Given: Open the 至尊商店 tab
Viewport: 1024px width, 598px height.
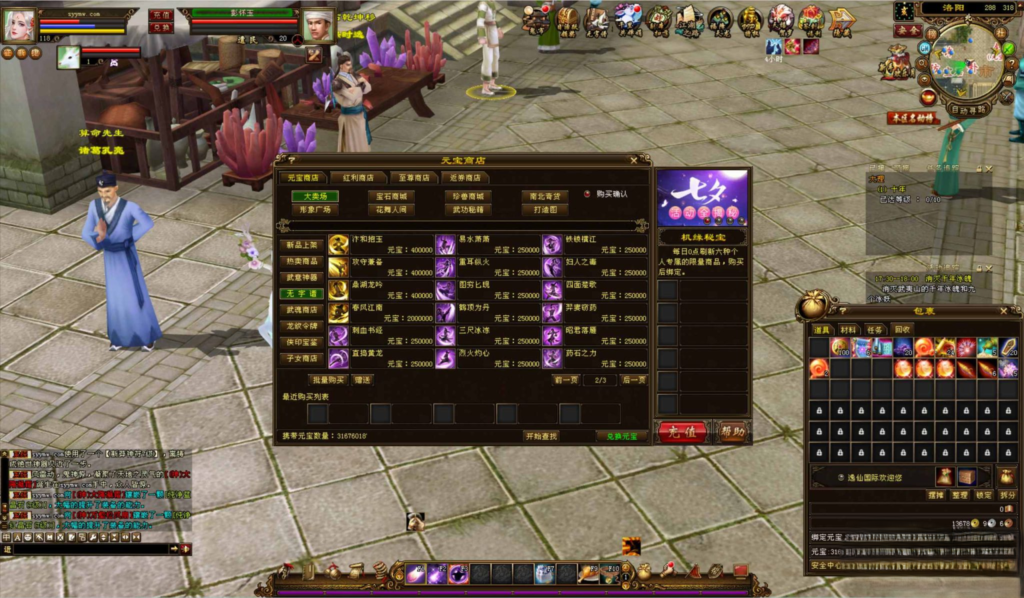Looking at the screenshot, I should click(x=414, y=178).
